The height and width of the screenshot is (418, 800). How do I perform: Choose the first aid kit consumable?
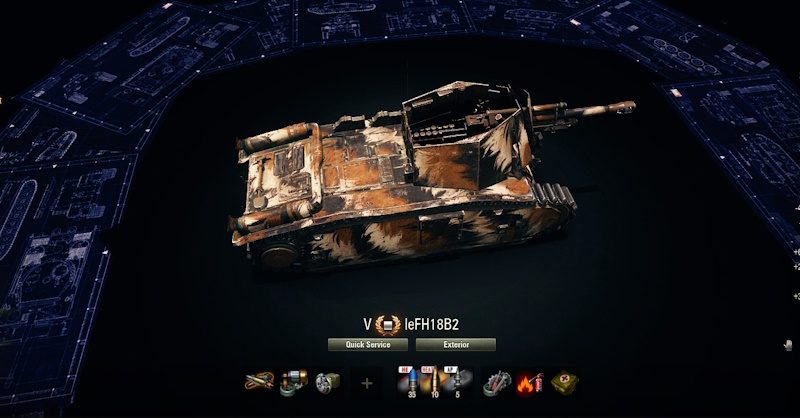[x=565, y=382]
